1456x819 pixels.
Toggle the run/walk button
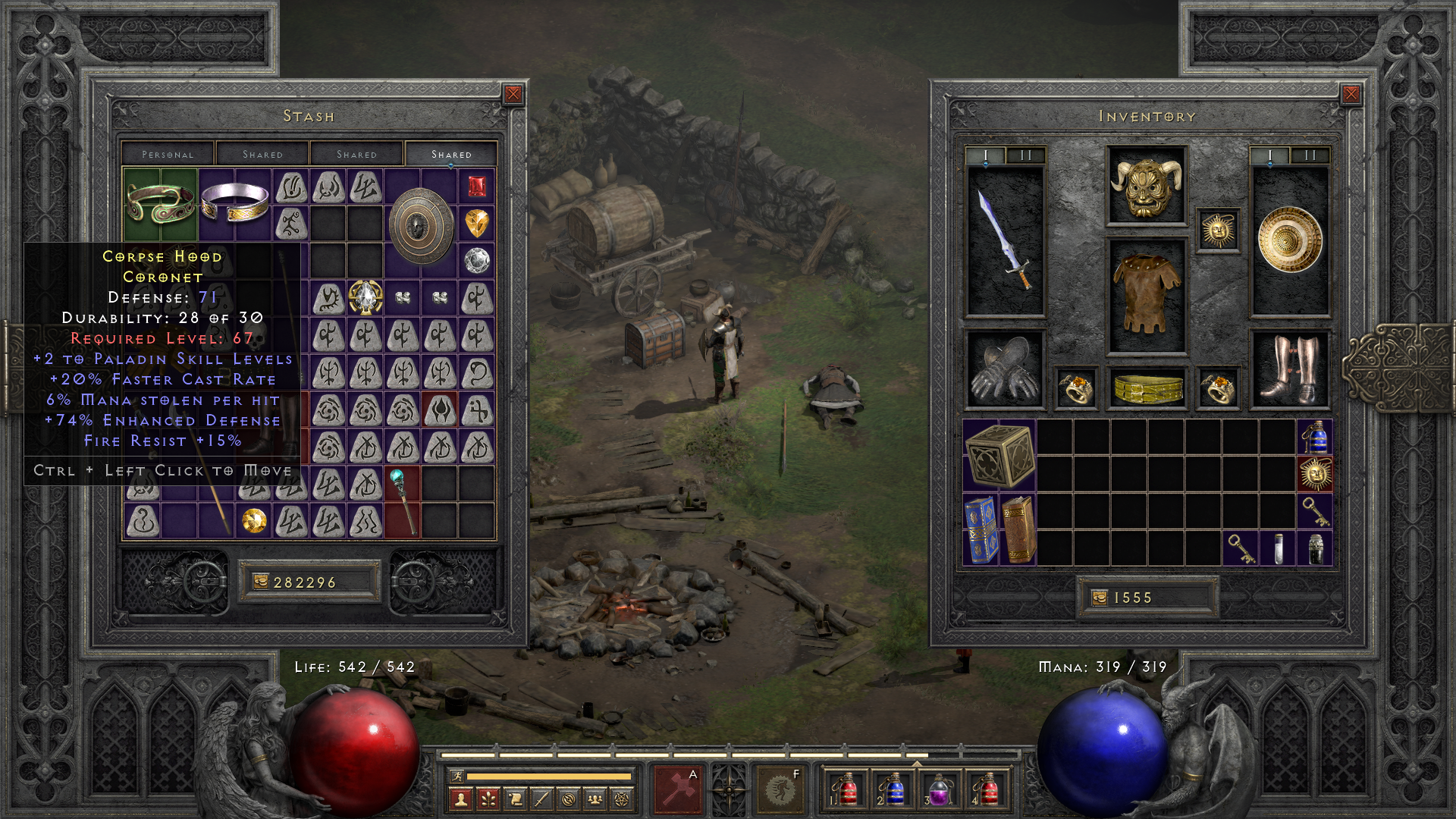click(x=457, y=776)
